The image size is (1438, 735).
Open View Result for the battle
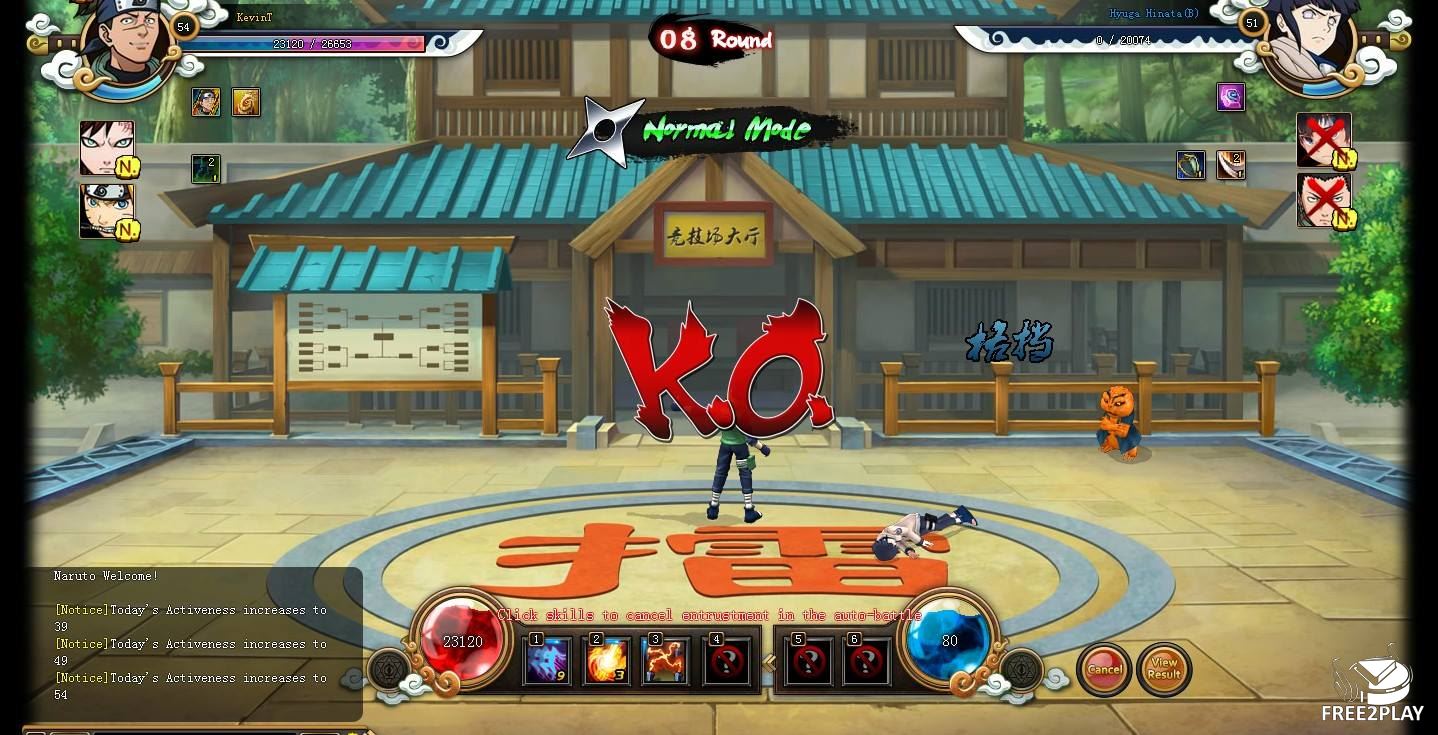1164,669
